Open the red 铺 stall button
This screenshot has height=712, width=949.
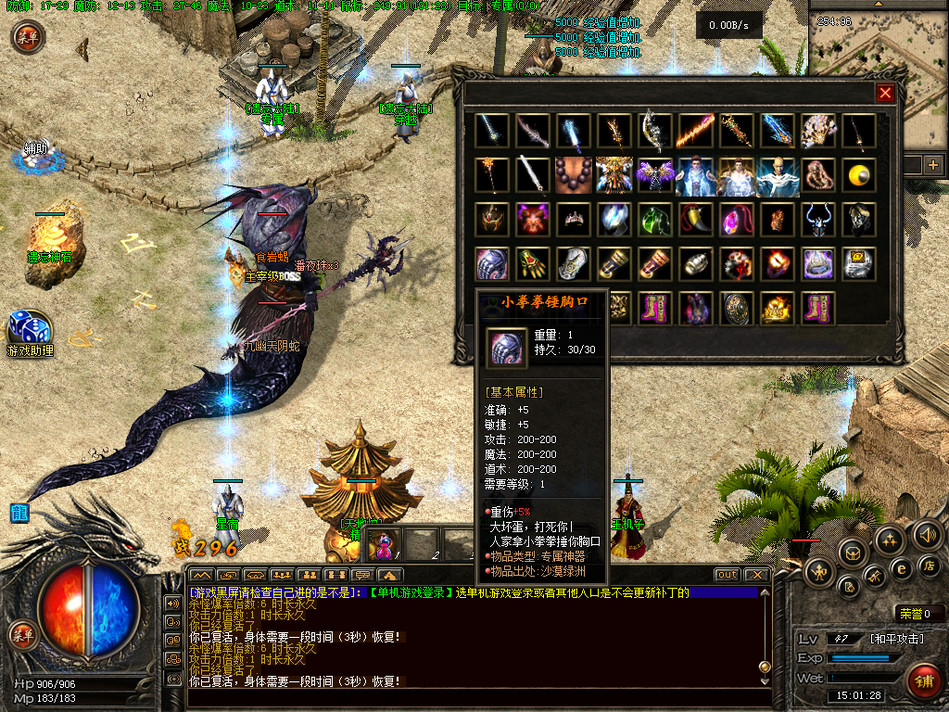tap(924, 680)
